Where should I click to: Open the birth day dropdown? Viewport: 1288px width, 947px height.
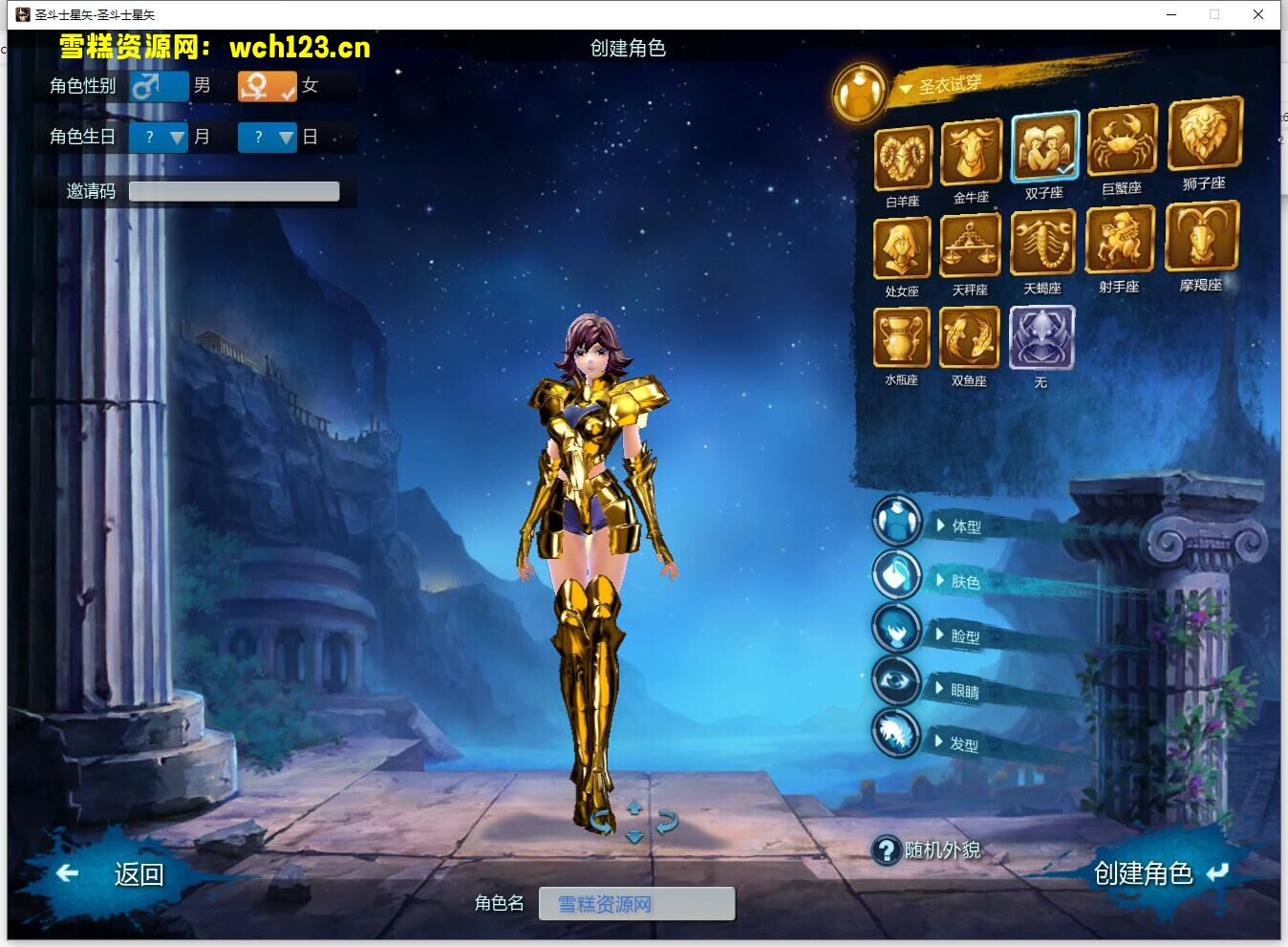click(x=268, y=137)
